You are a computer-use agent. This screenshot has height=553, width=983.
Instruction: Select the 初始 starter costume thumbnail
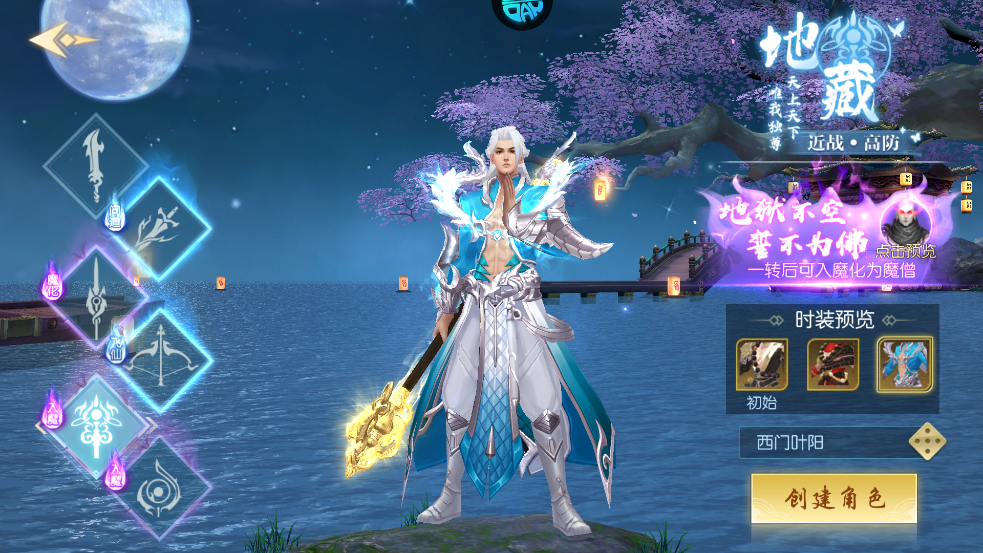[762, 365]
